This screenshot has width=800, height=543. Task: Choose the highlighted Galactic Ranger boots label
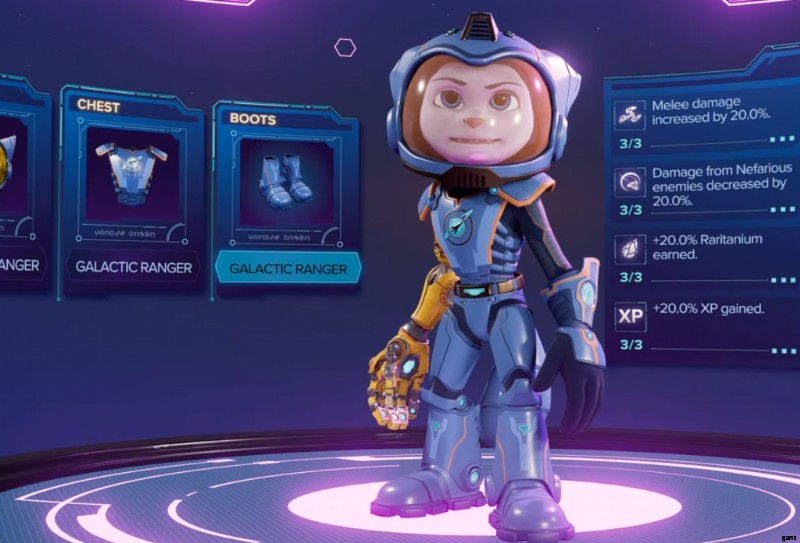[288, 269]
